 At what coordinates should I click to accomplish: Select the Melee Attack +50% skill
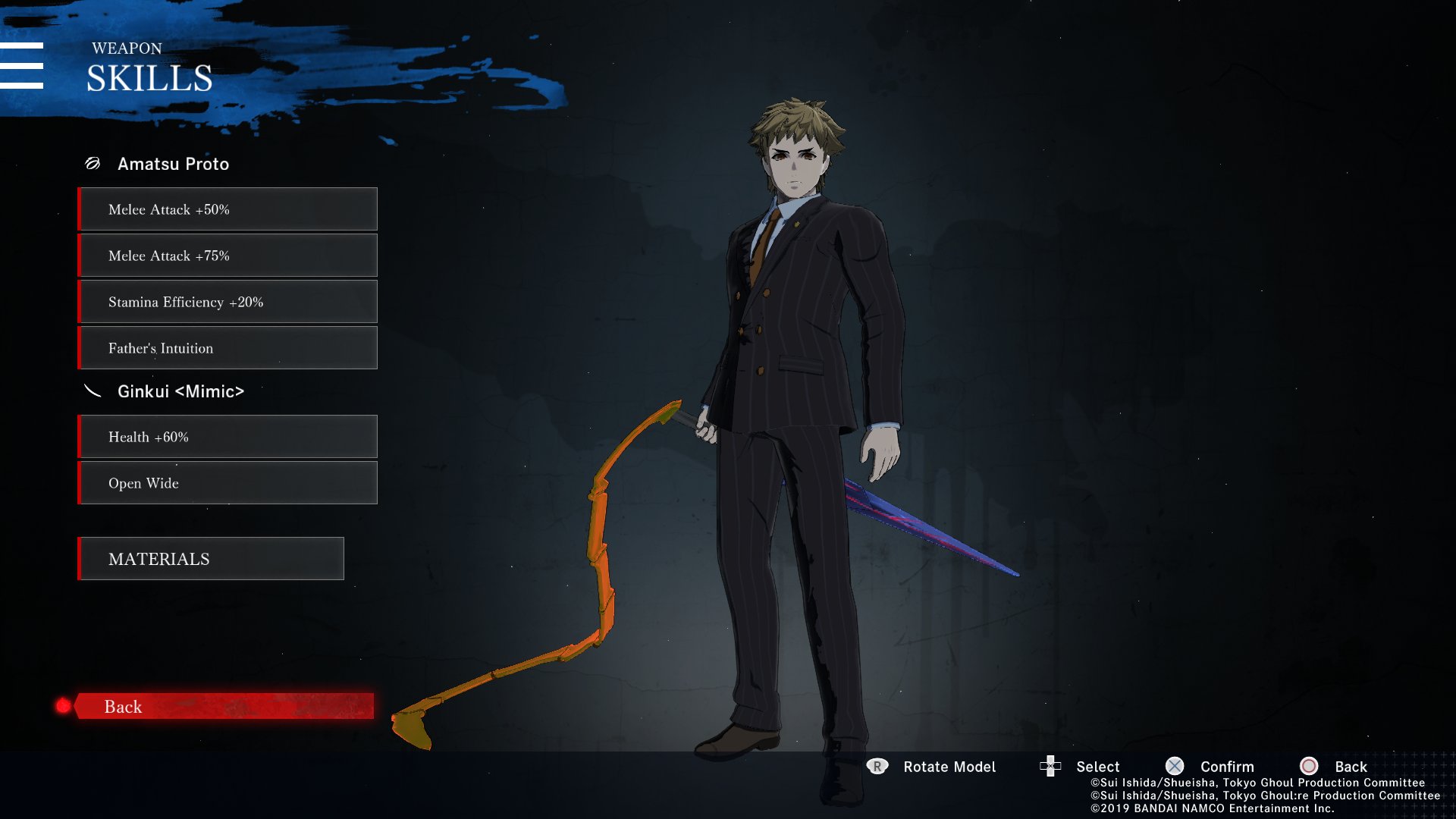227,209
